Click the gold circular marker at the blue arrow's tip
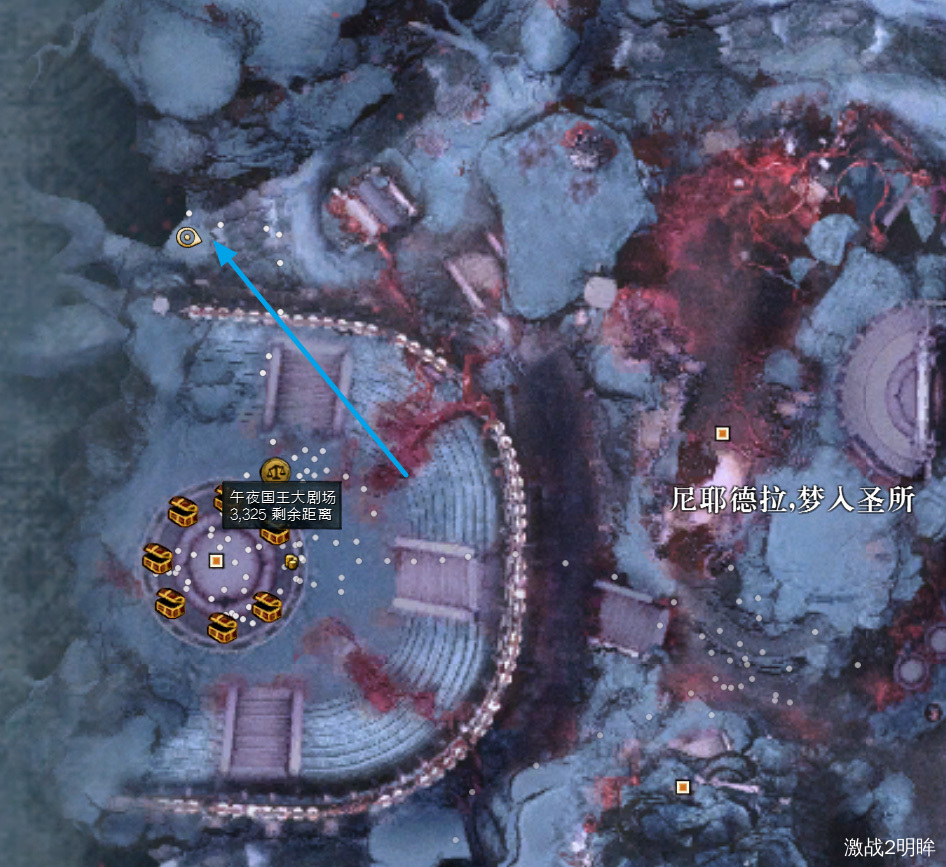The height and width of the screenshot is (867, 946). coord(187,237)
